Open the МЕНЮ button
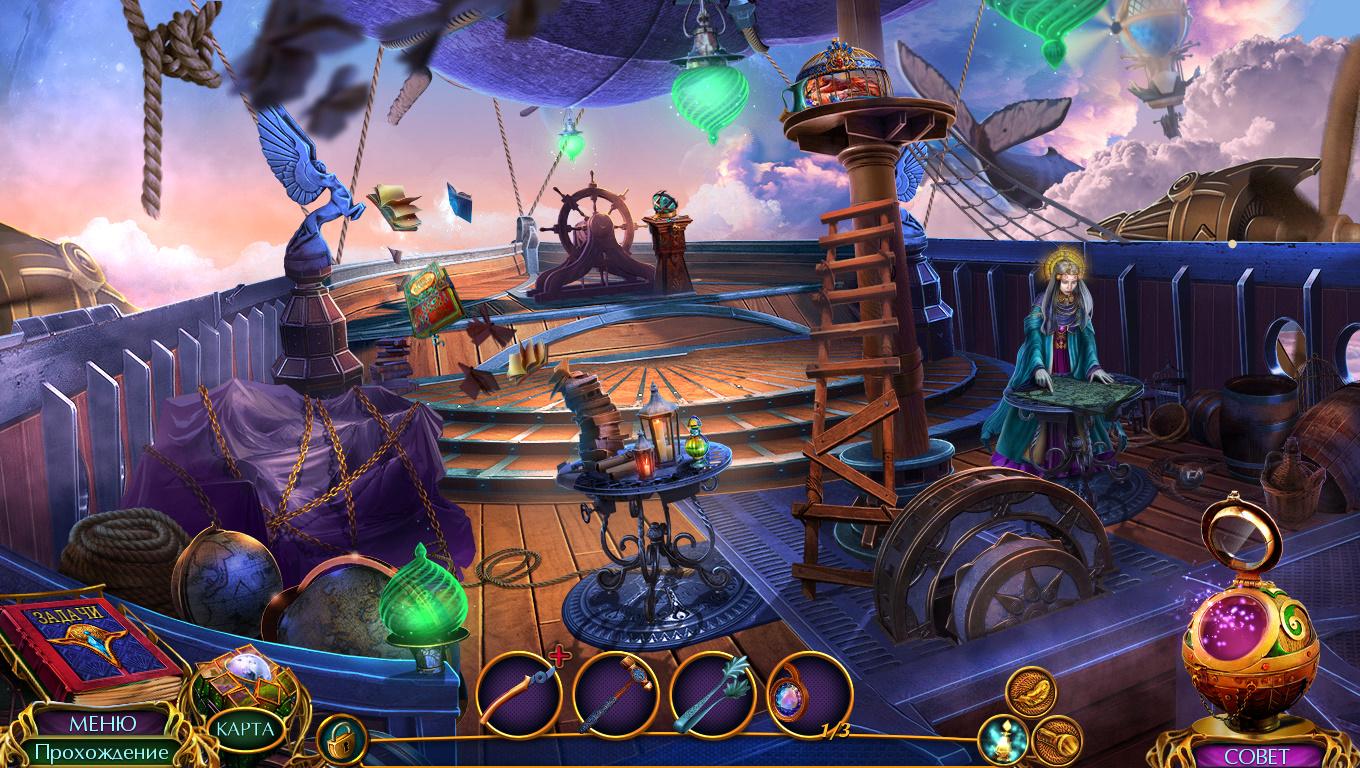Viewport: 1360px width, 768px height. pos(103,722)
